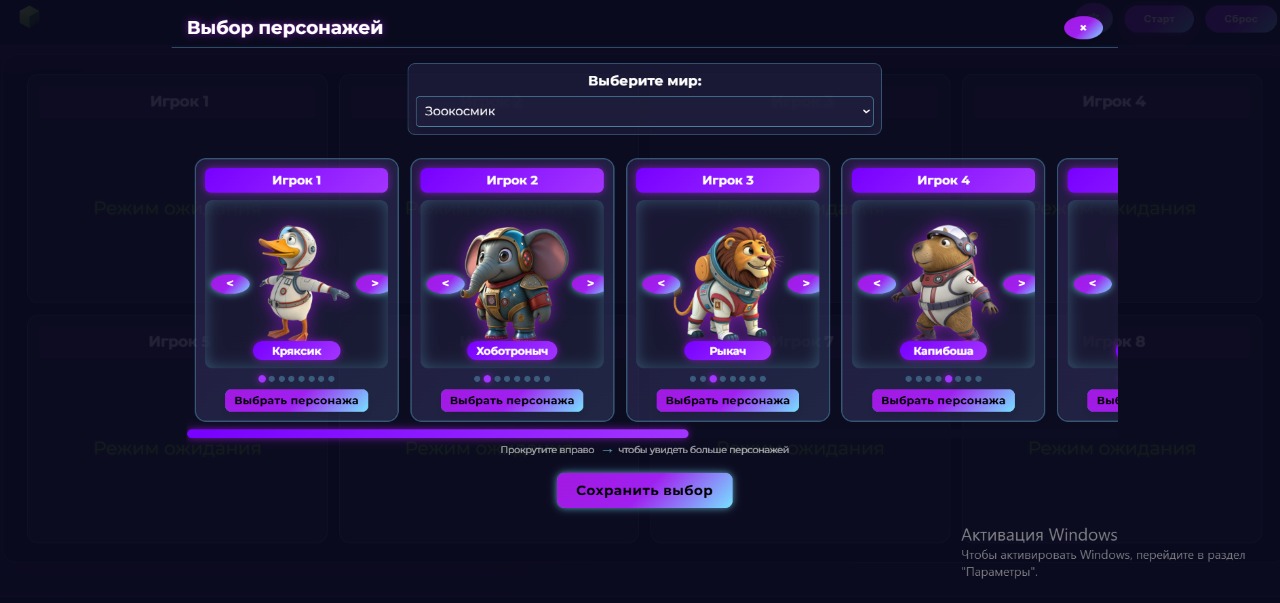Close the character selection dialog

coord(1083,28)
